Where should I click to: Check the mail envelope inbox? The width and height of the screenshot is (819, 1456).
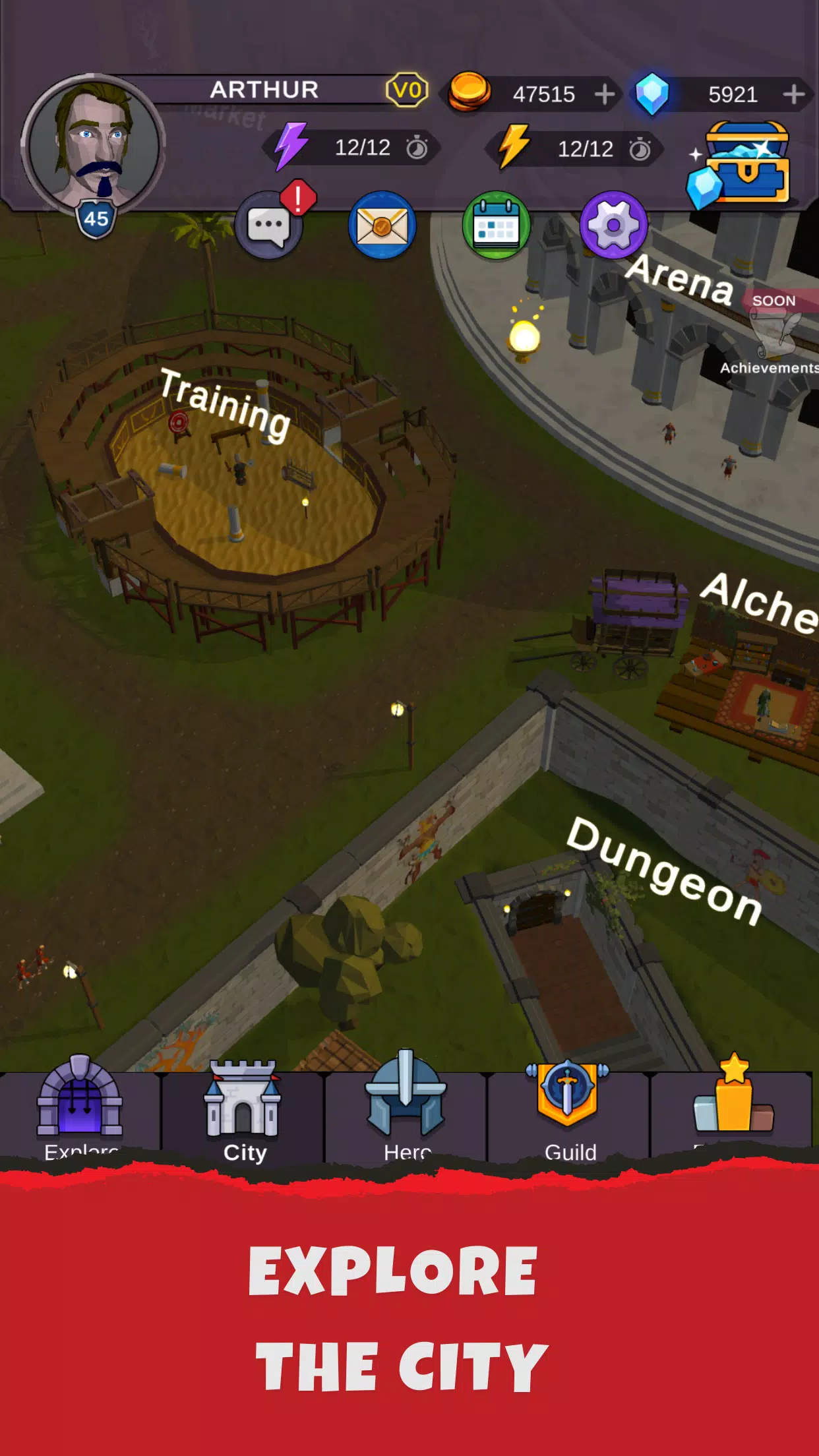point(382,225)
